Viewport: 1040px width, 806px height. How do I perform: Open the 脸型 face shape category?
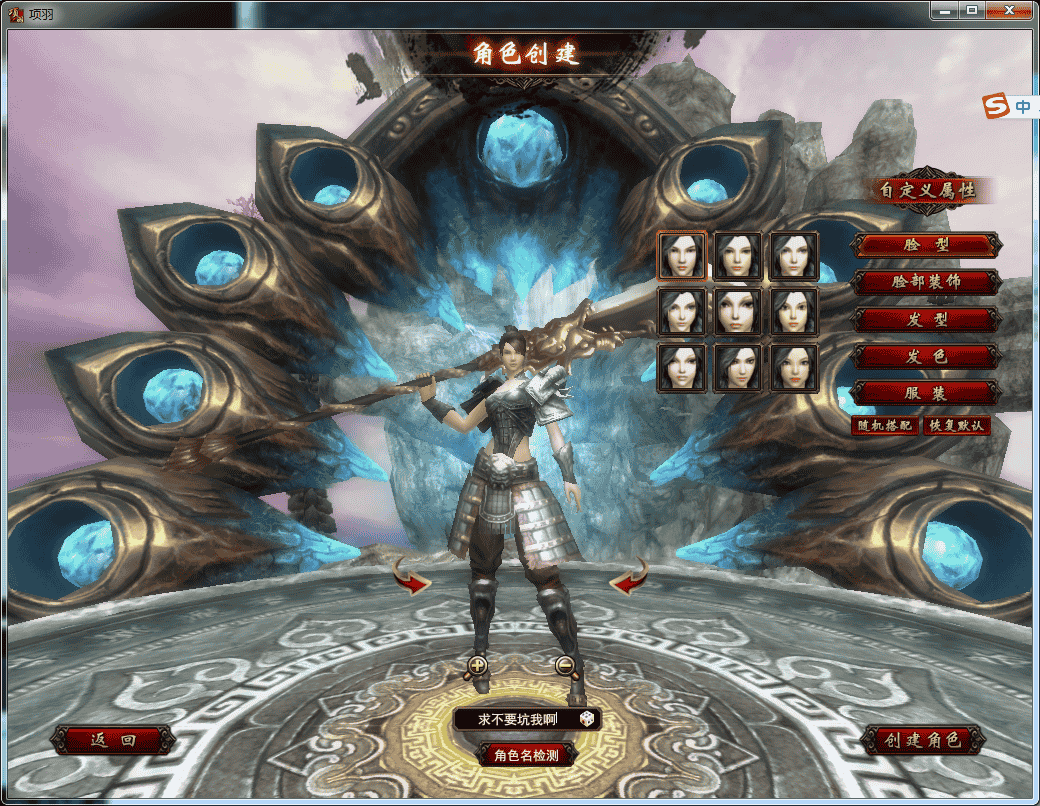coord(925,245)
